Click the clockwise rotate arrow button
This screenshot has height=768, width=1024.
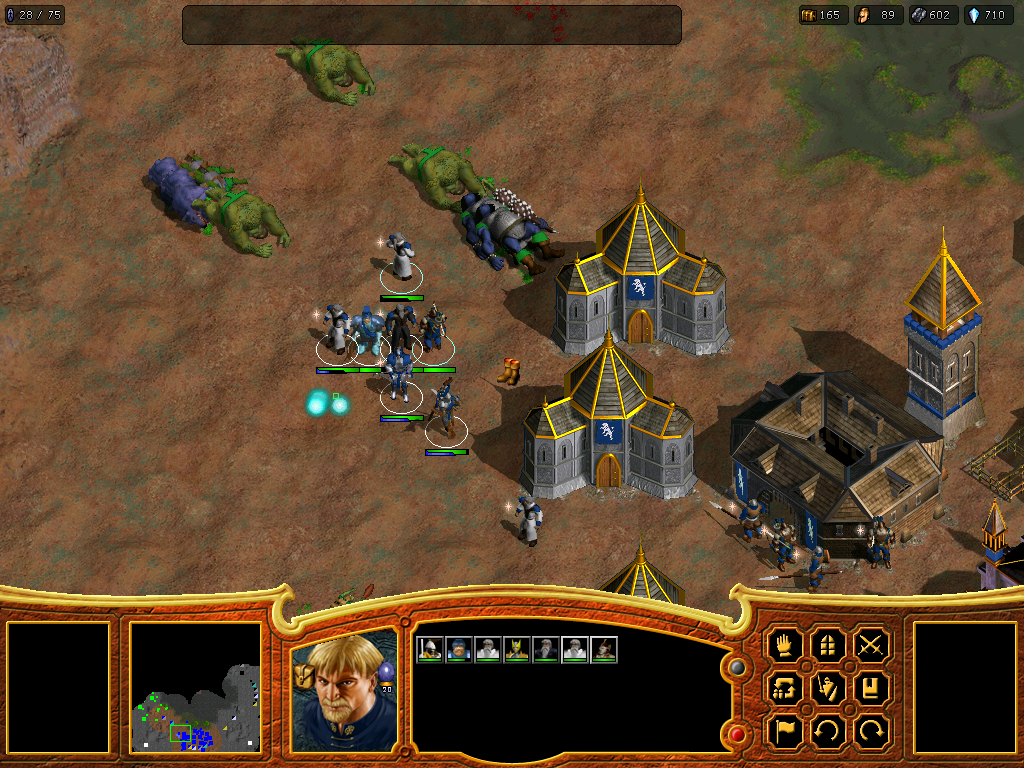[x=872, y=731]
